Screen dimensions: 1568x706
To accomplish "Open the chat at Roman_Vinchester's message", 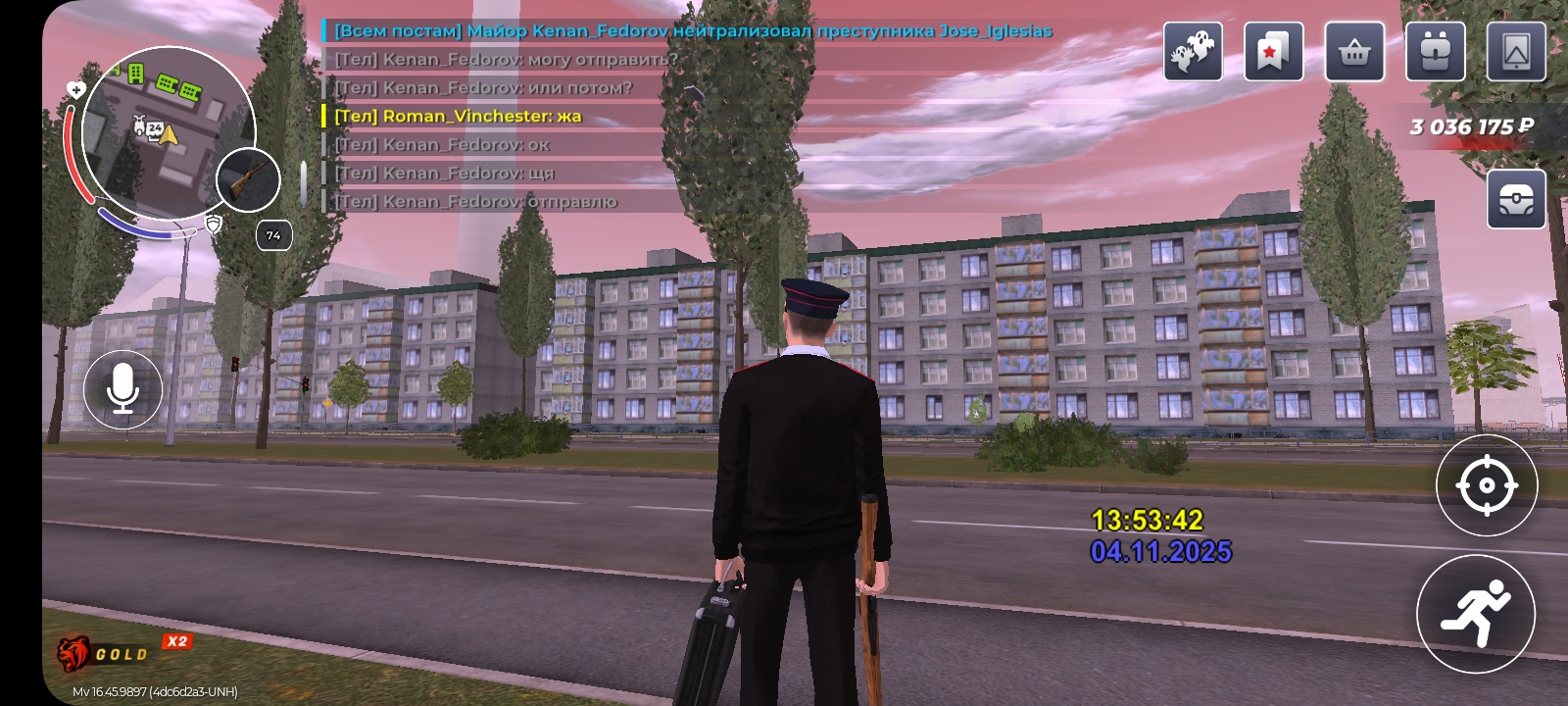I will 458,116.
